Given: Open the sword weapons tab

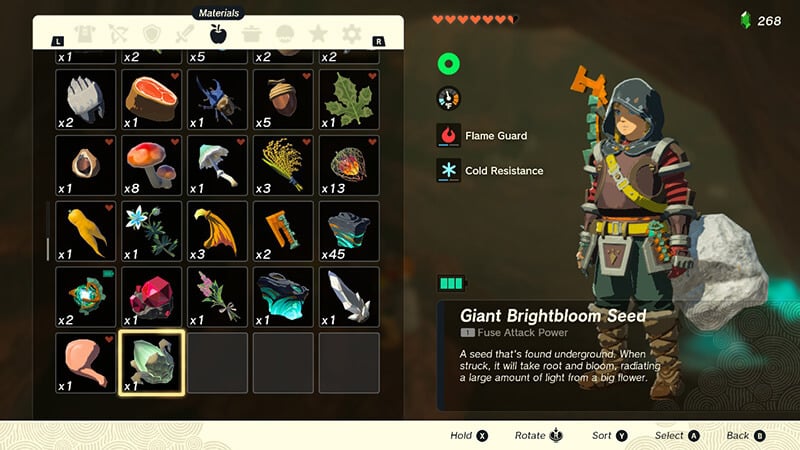Looking at the screenshot, I should (186, 34).
